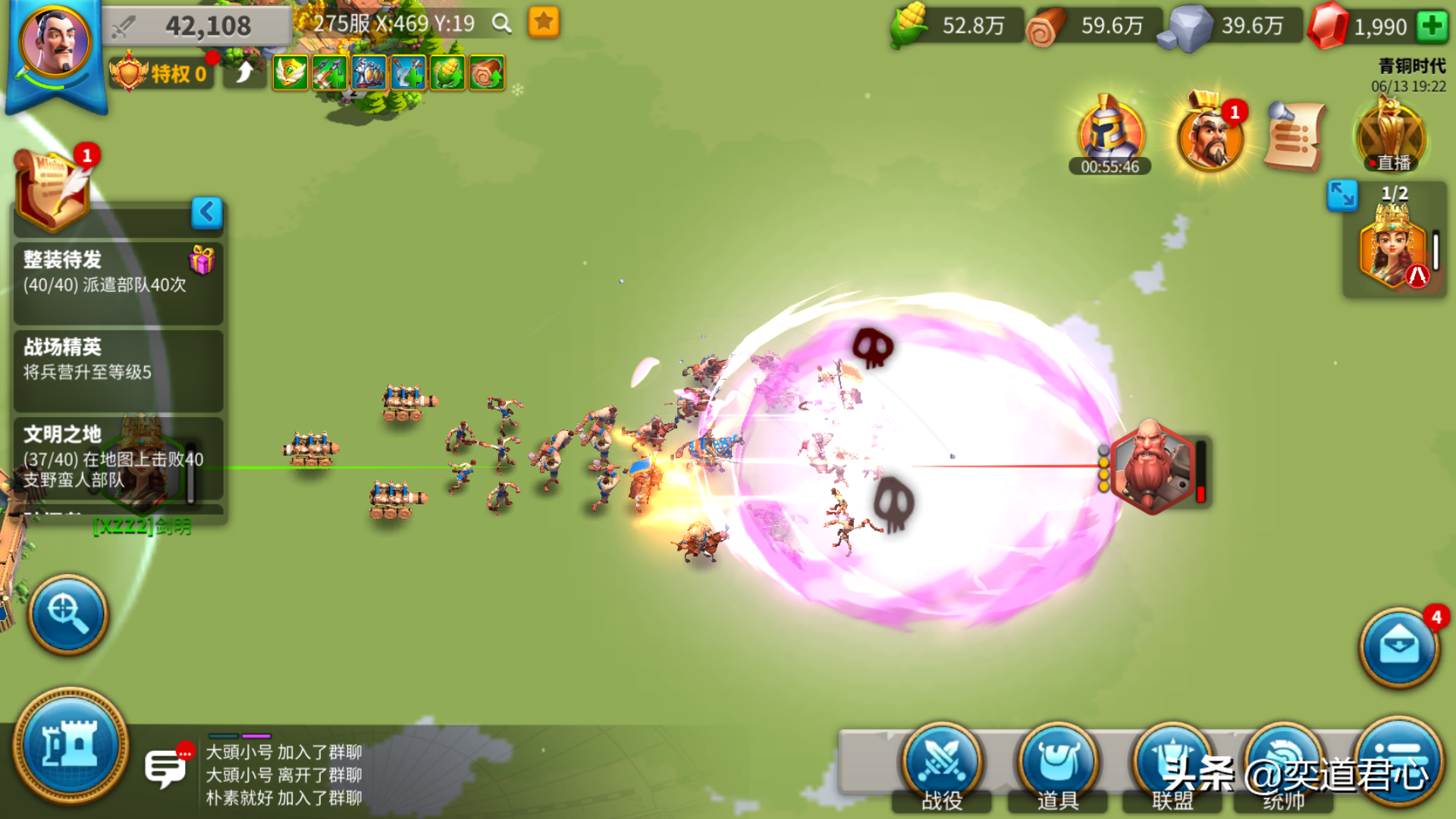Collapse the quest list arrow
Viewport: 1456px width, 819px height.
(206, 212)
